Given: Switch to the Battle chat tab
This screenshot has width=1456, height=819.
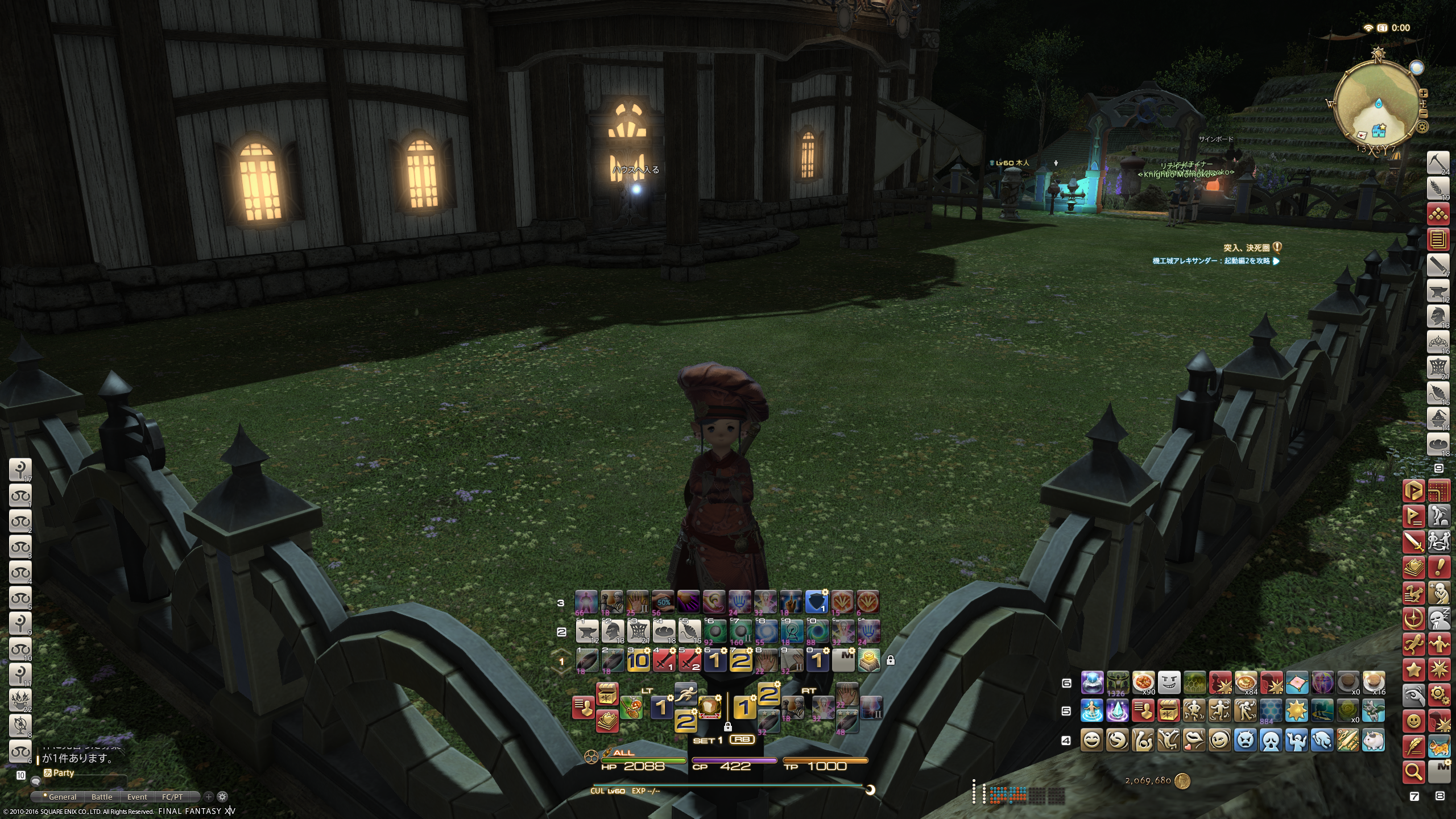Looking at the screenshot, I should click(102, 797).
